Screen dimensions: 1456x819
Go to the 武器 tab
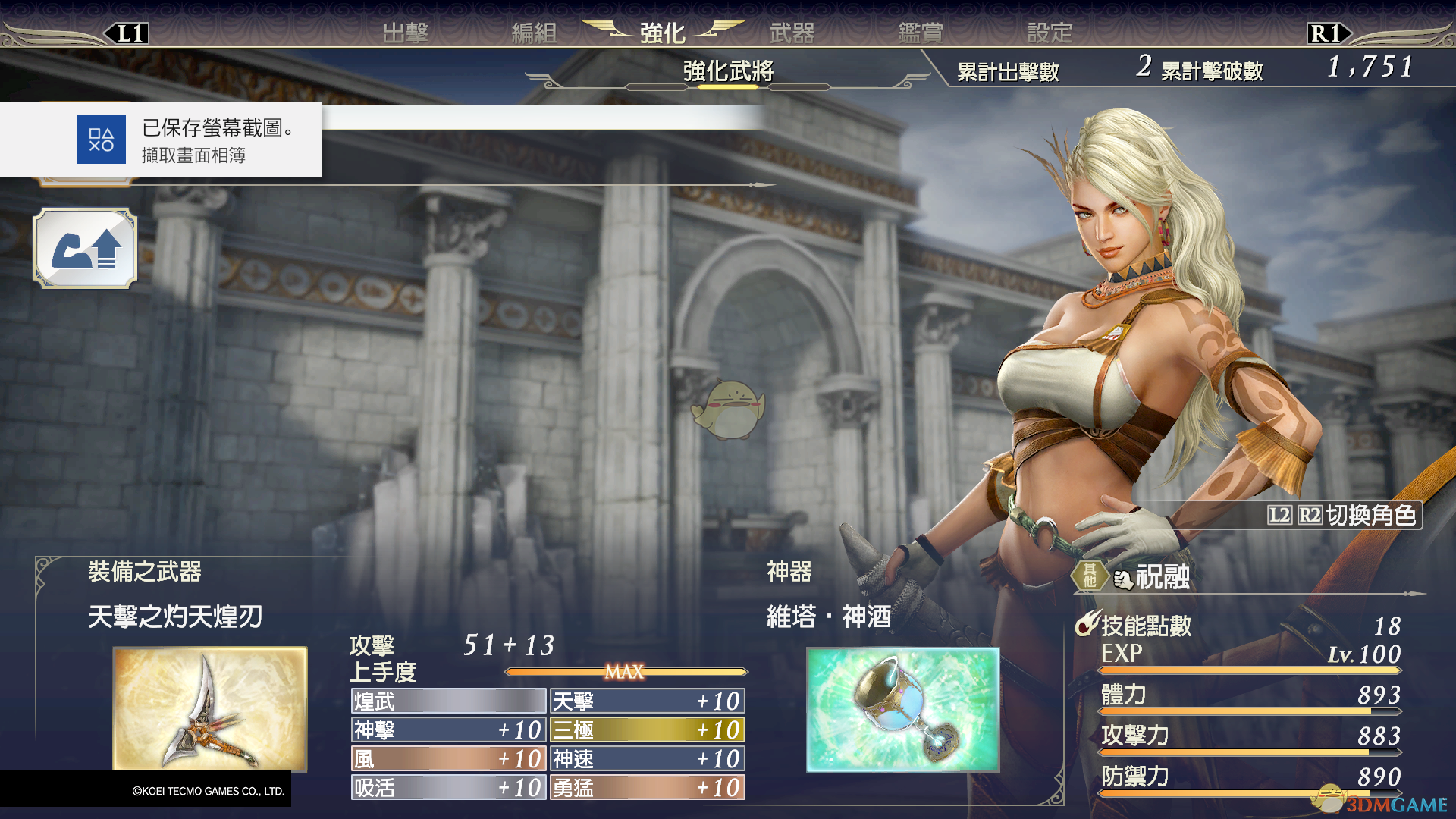[x=792, y=33]
